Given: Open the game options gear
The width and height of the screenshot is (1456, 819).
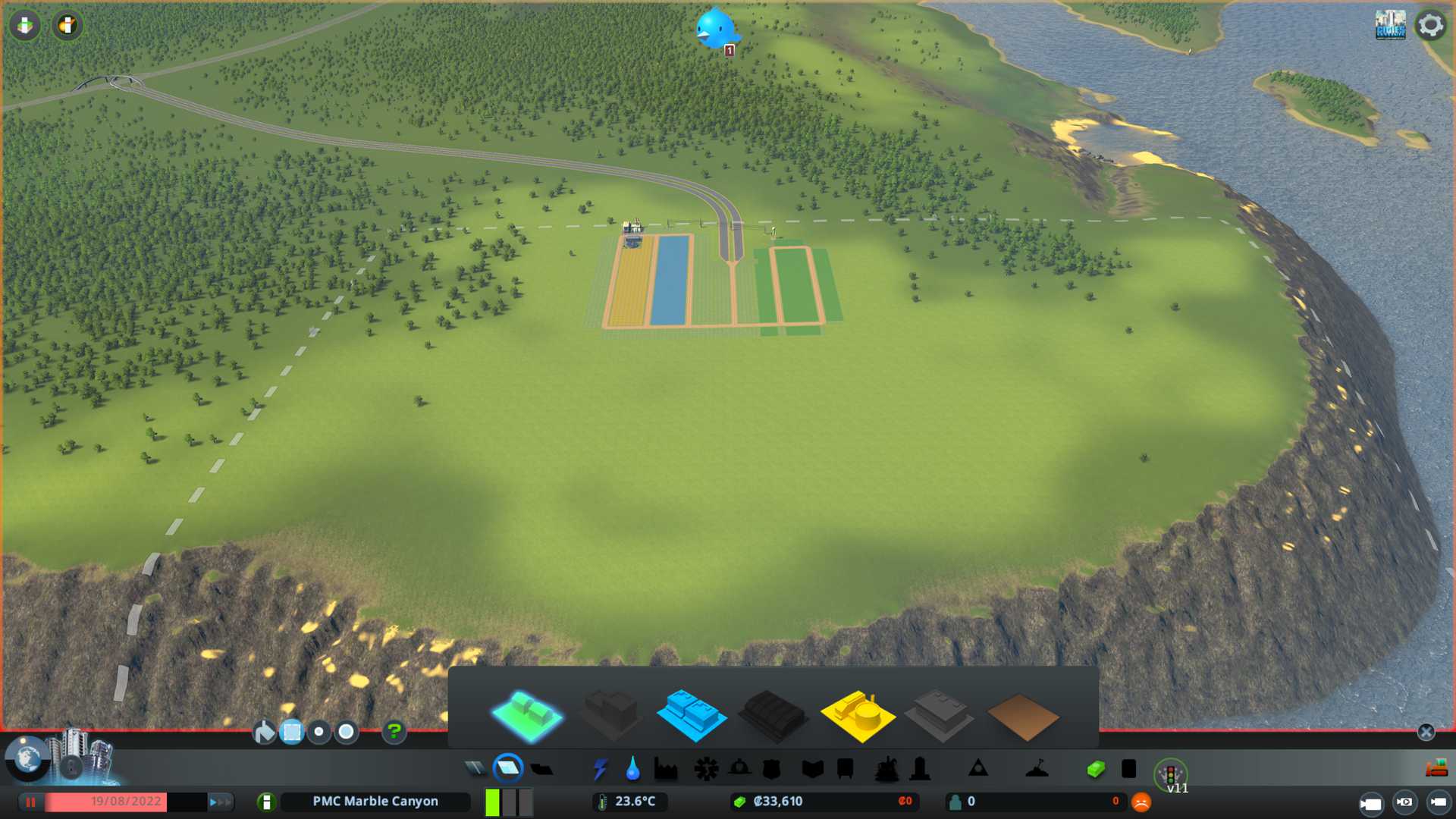Looking at the screenshot, I should click(x=1430, y=25).
